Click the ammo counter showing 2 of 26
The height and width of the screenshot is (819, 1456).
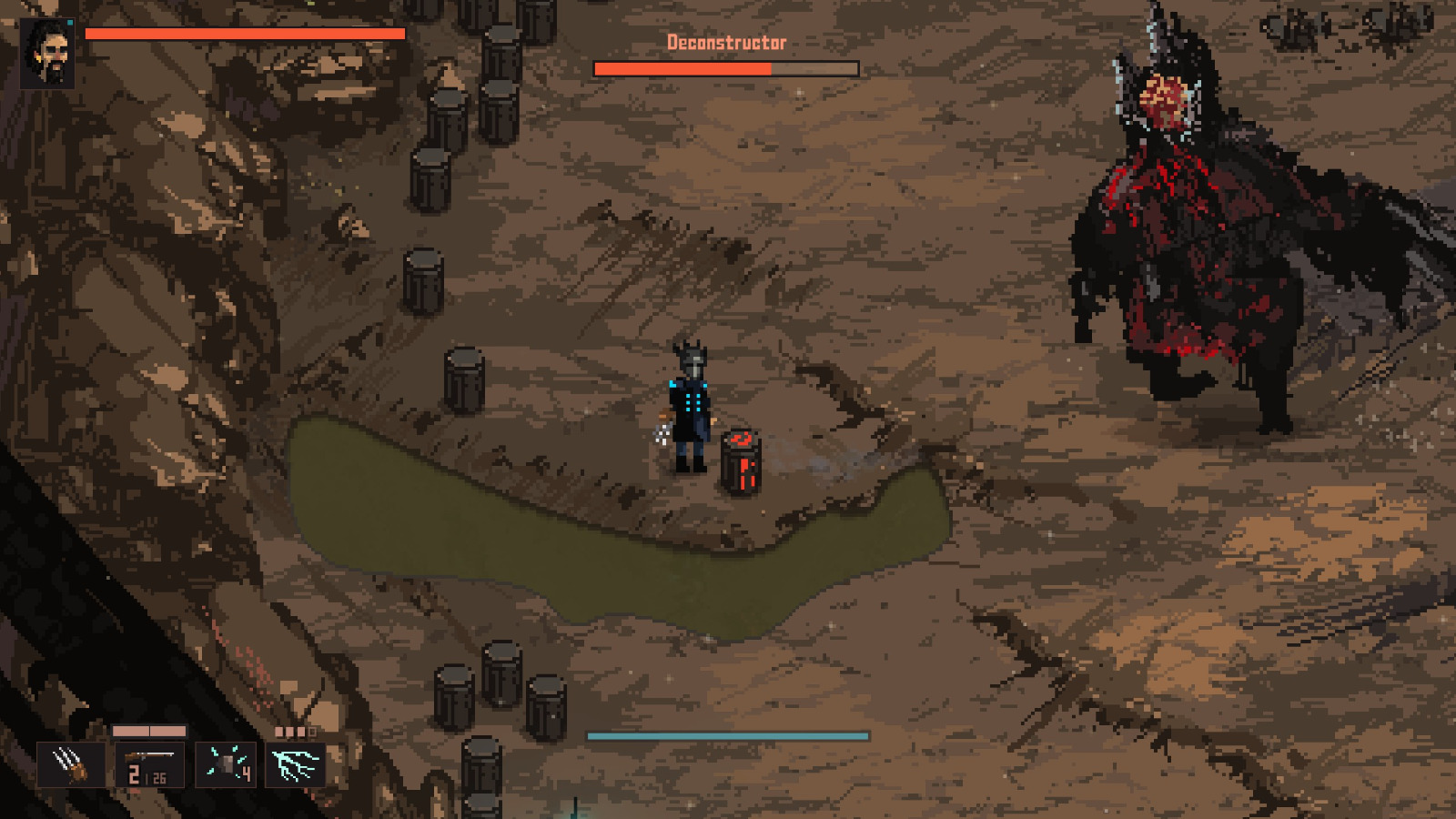click(x=146, y=776)
